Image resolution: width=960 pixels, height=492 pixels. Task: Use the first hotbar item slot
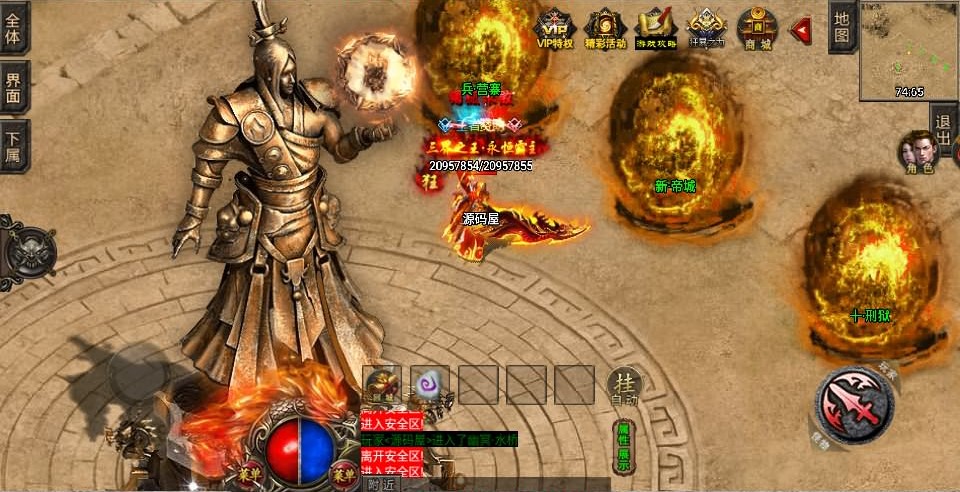[x=381, y=384]
